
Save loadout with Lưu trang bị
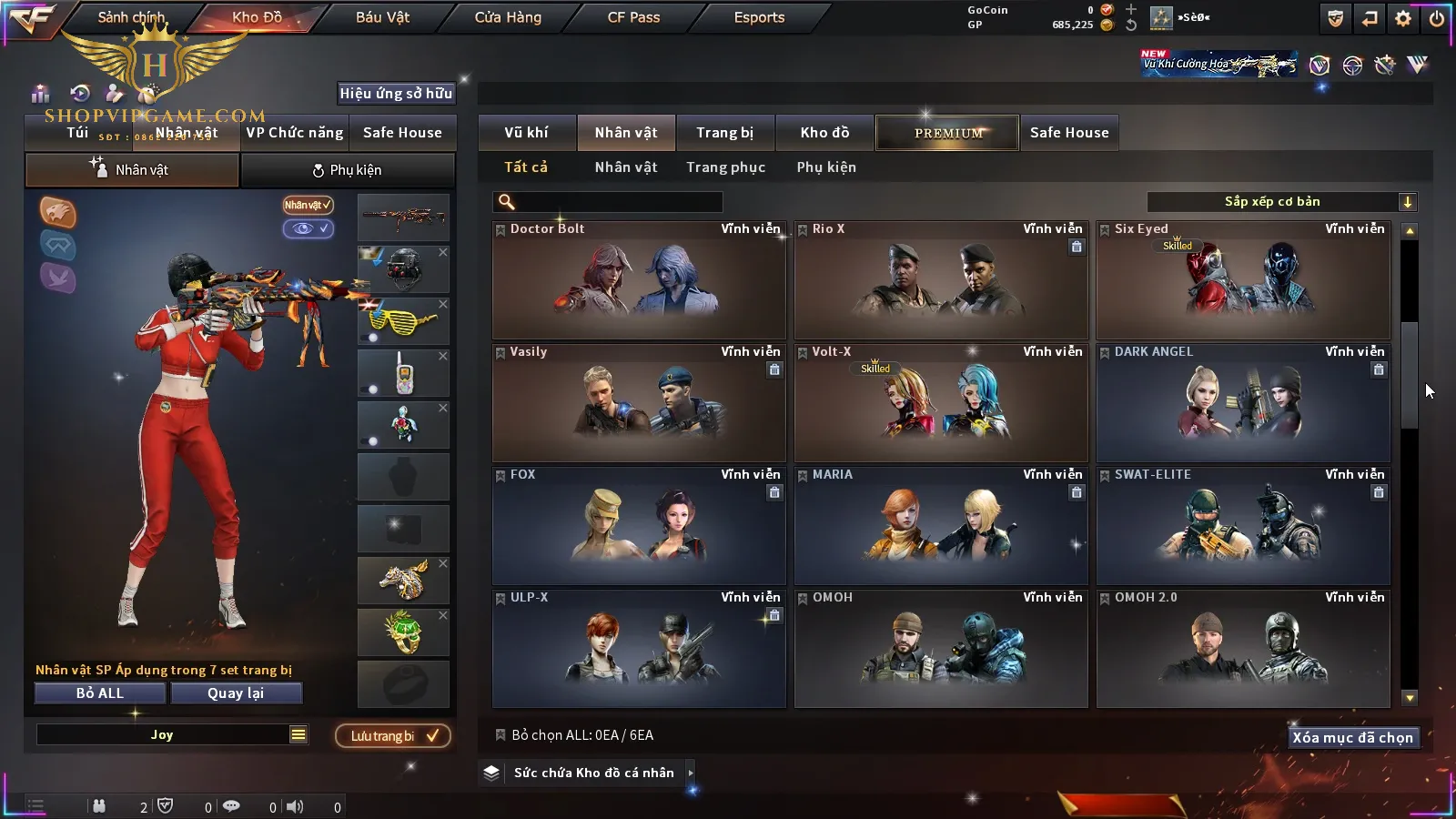click(393, 736)
